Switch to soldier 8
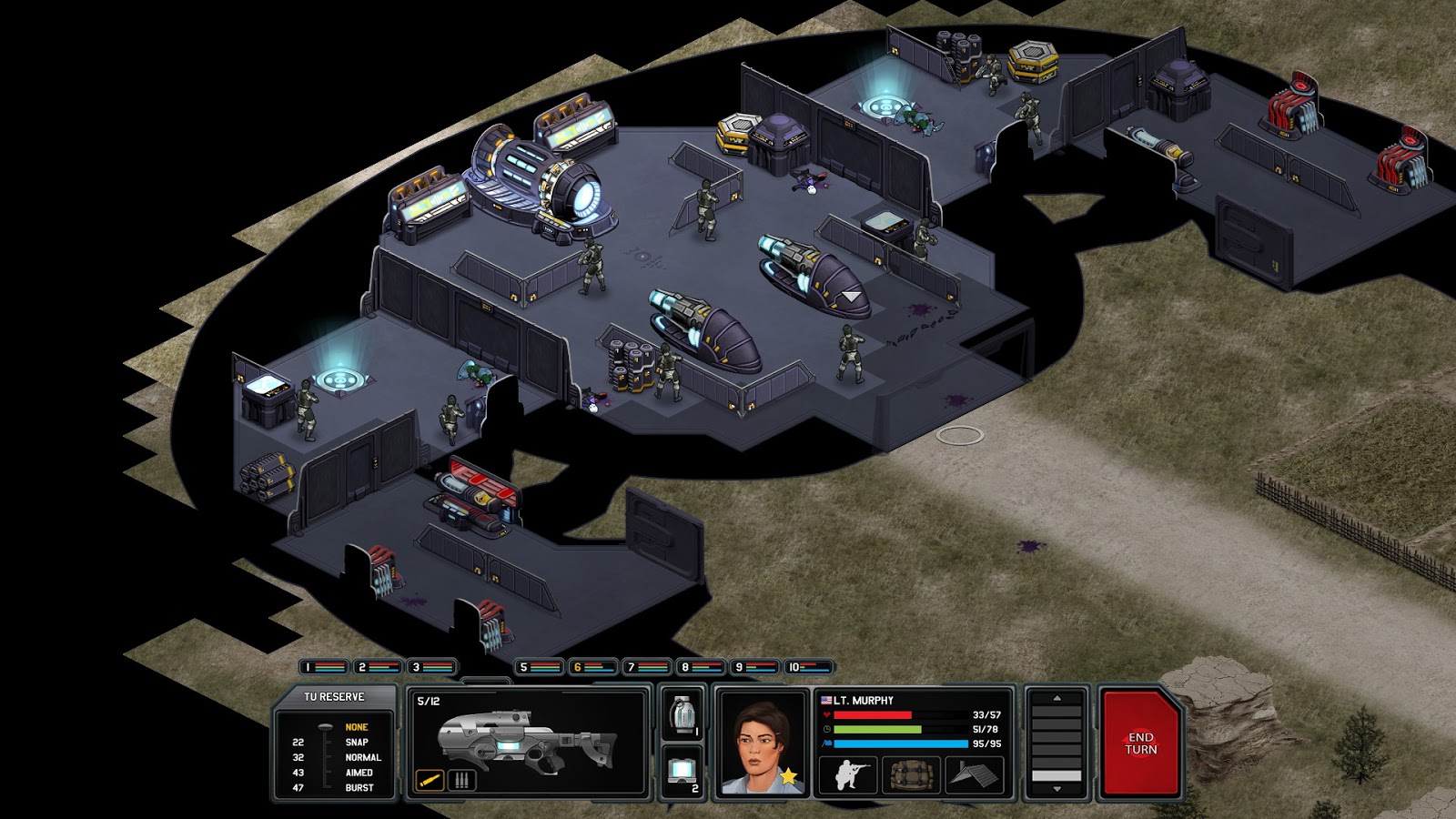Image resolution: width=1456 pixels, height=819 pixels. 701,667
